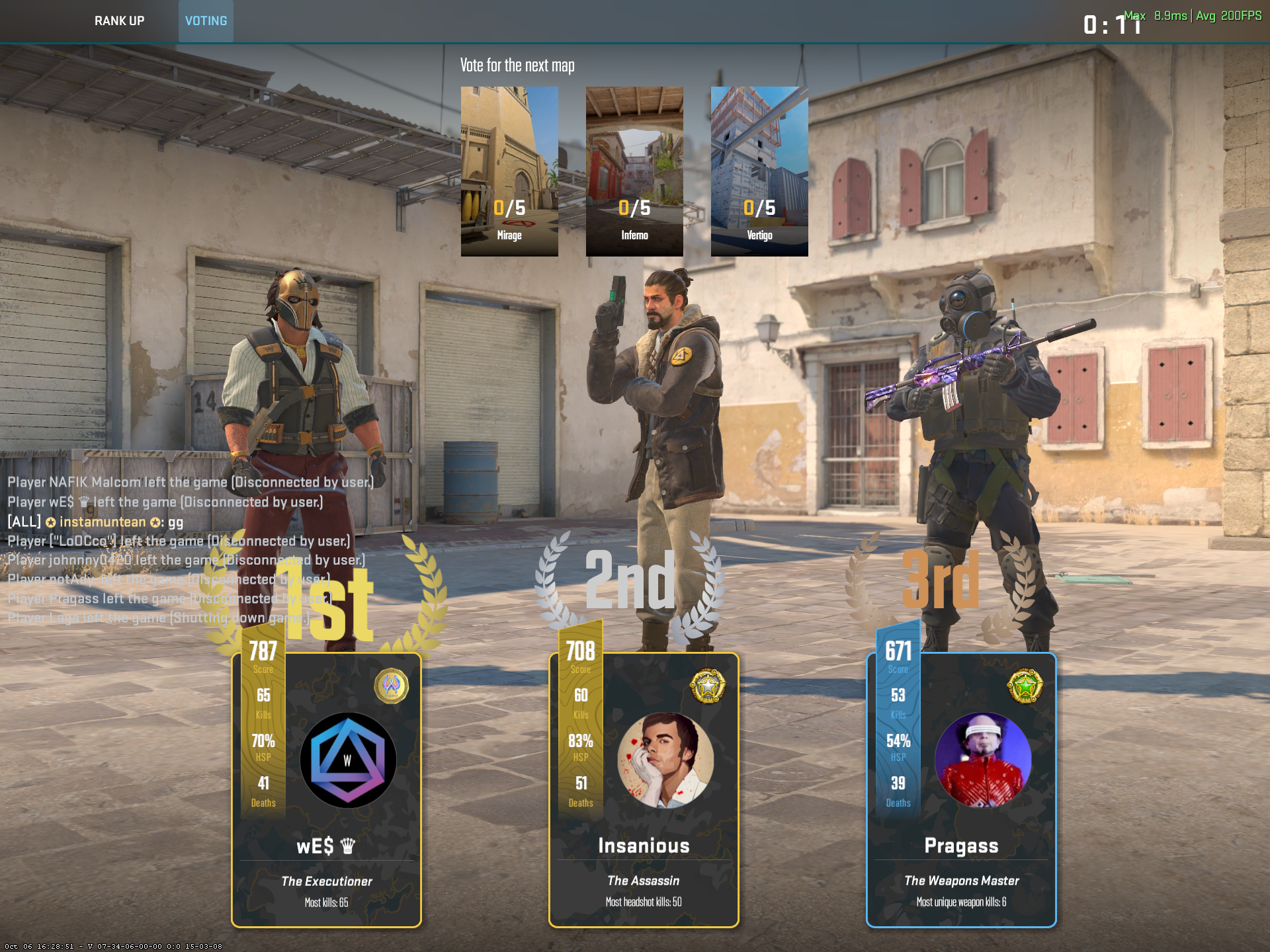Open Insanious second place card name
The image size is (1270, 952).
(x=644, y=846)
